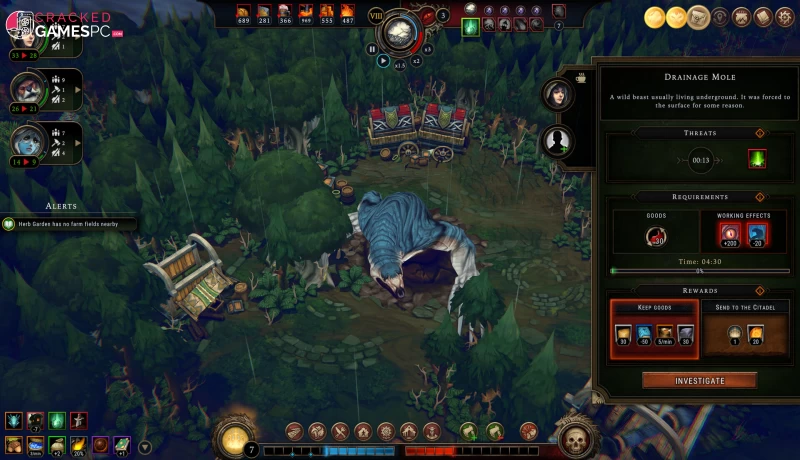Select the red goods requirement icon
Image resolution: width=800 pixels, height=460 pixels.
point(657,236)
